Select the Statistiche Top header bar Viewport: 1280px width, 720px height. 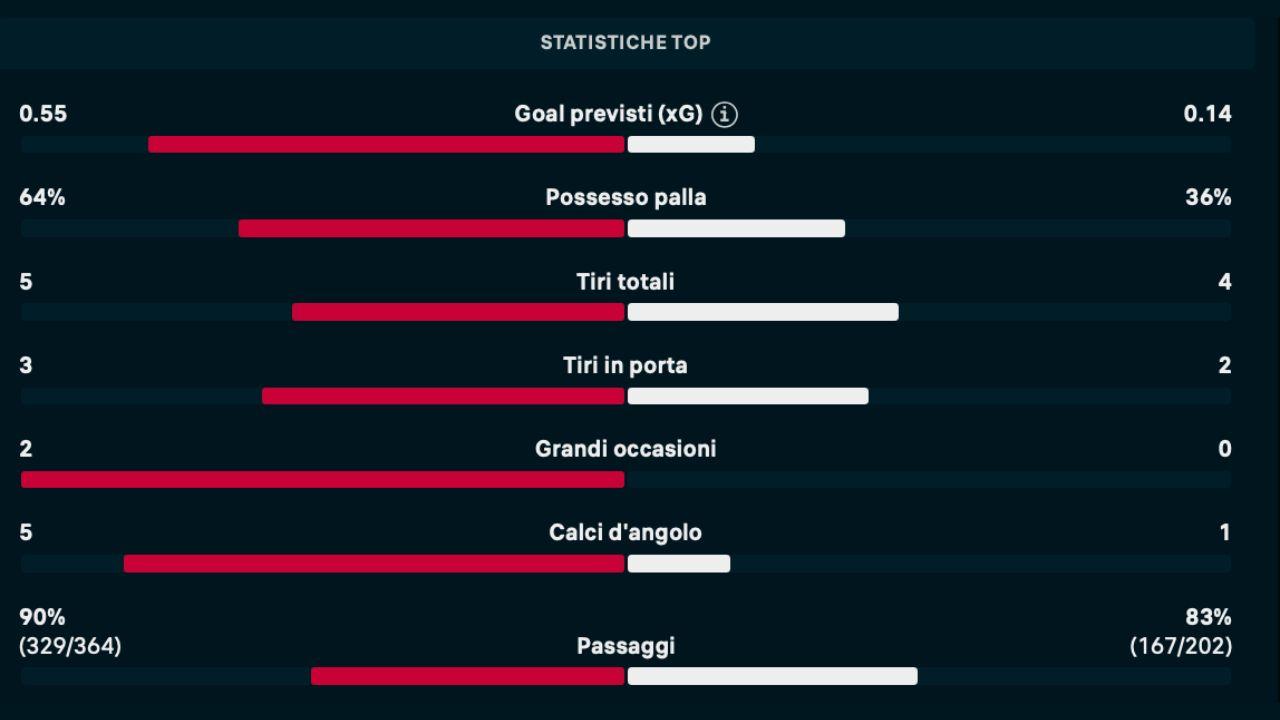click(x=626, y=42)
